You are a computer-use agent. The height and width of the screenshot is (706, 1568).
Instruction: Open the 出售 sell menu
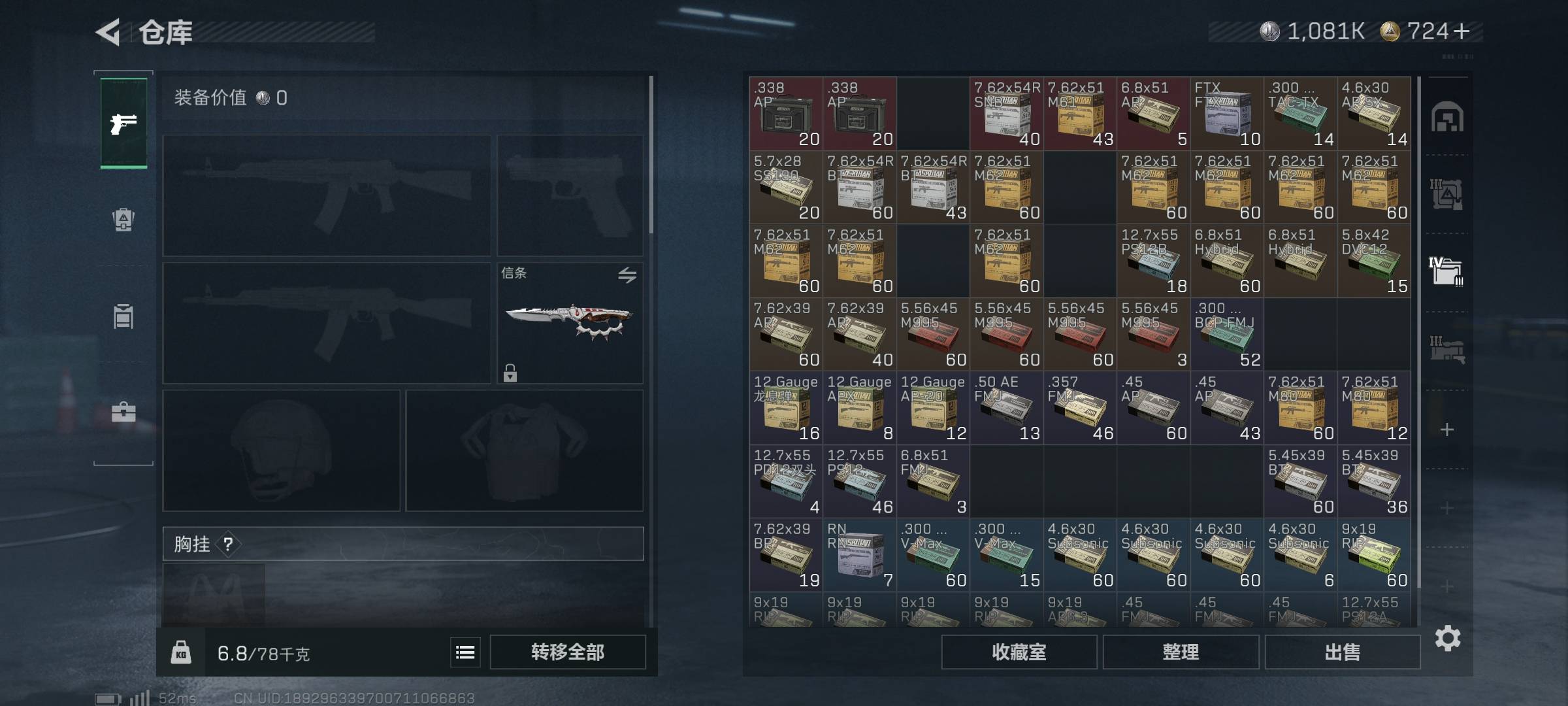(1342, 652)
